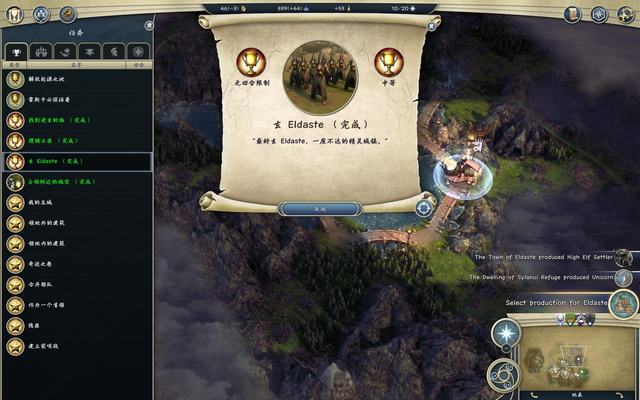Viewport: 640px width, 400px height.
Task: Click the glowing star button beside the minimap
Action: click(506, 334)
